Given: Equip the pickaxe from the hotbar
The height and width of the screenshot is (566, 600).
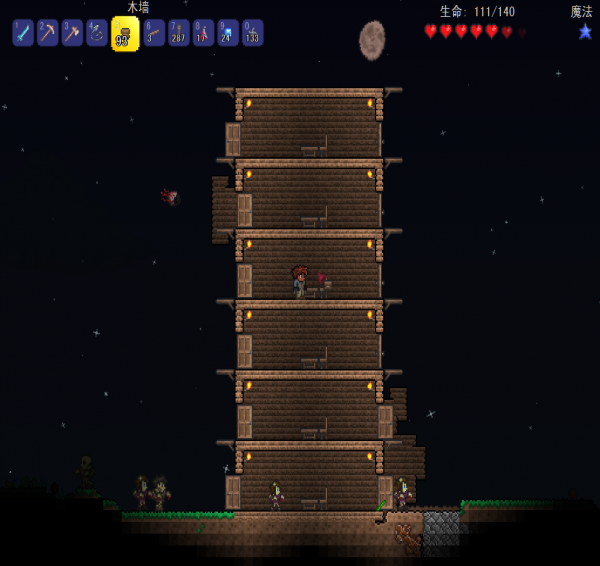Looking at the screenshot, I should click(x=47, y=33).
